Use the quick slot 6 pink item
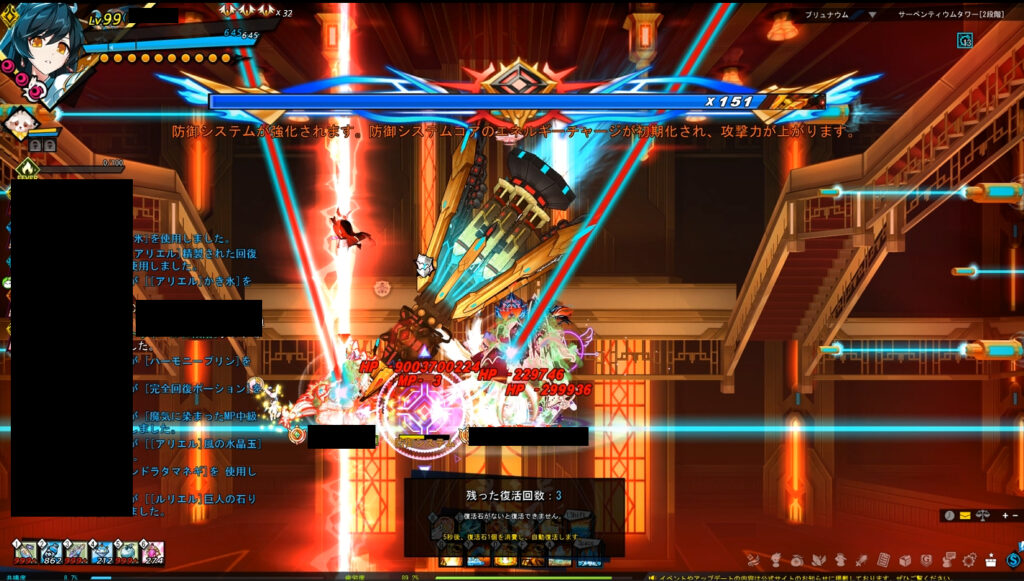 click(152, 552)
